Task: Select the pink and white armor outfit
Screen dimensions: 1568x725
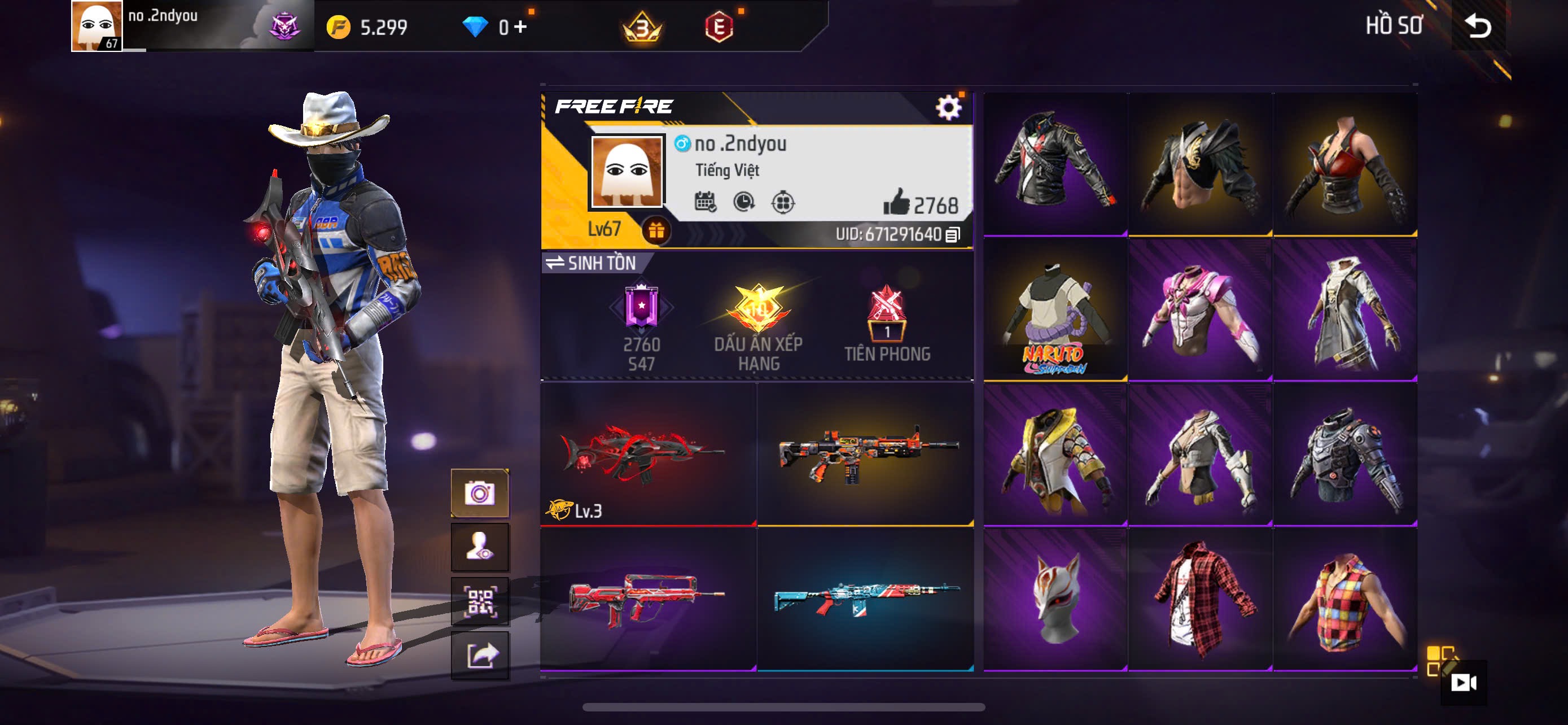Action: [1200, 309]
